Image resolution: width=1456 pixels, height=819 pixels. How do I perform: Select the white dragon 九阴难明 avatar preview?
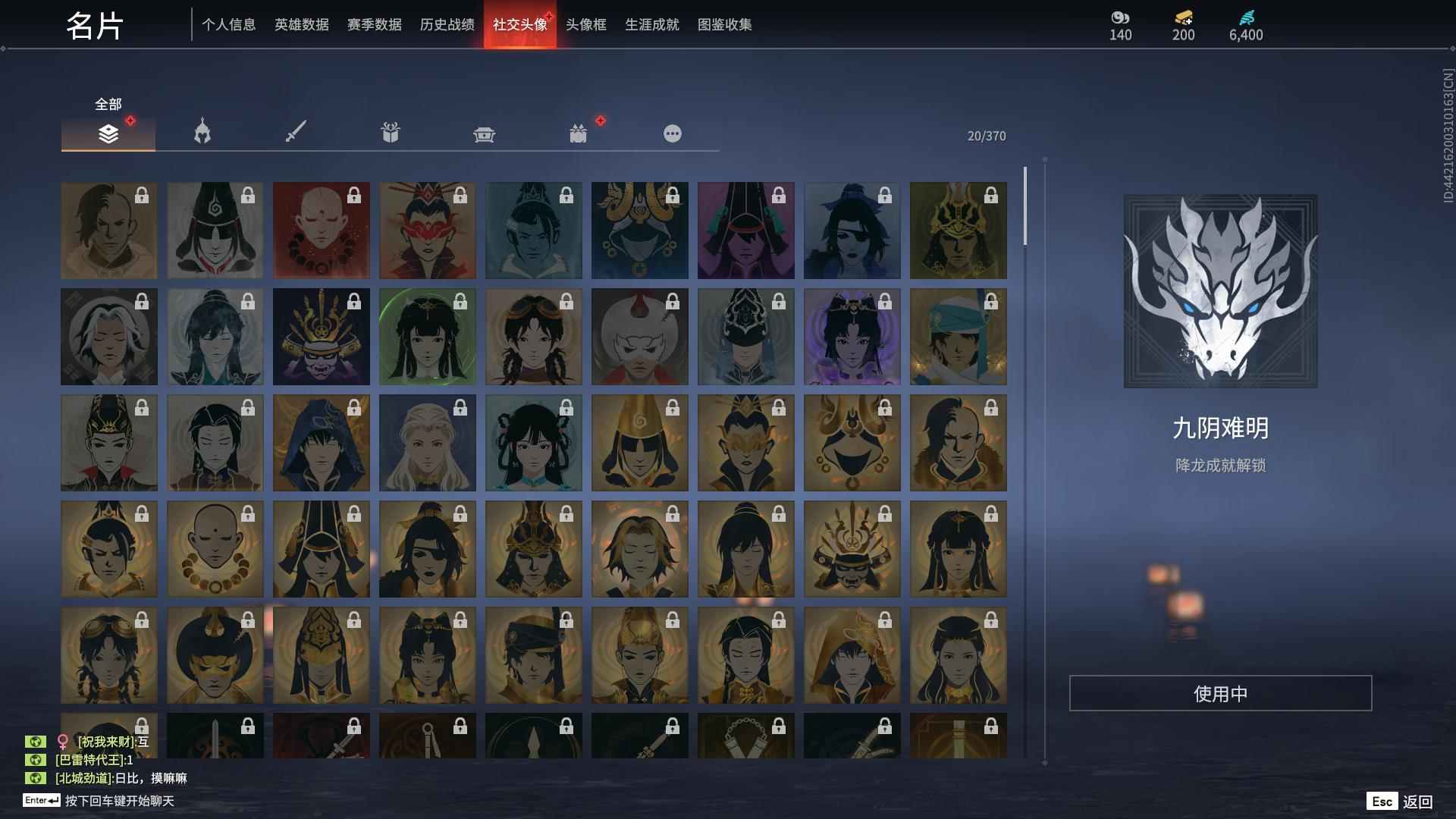(x=1219, y=292)
